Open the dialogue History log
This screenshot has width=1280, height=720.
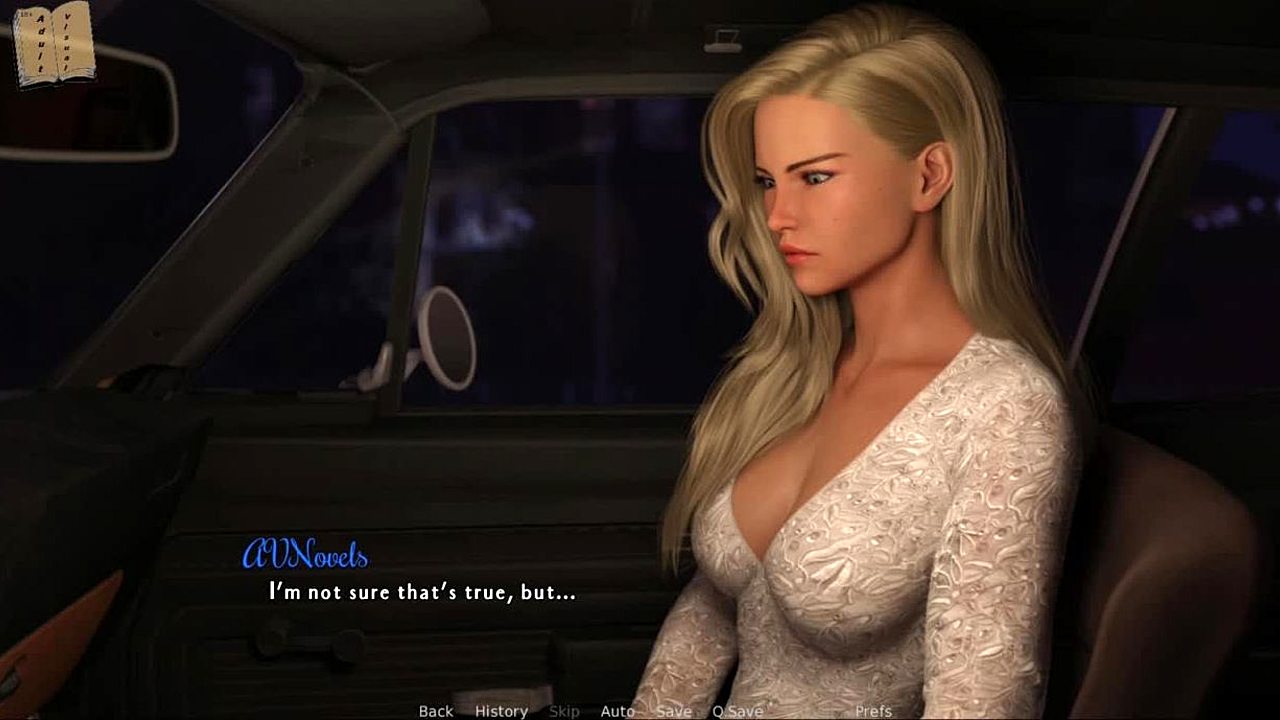point(501,711)
